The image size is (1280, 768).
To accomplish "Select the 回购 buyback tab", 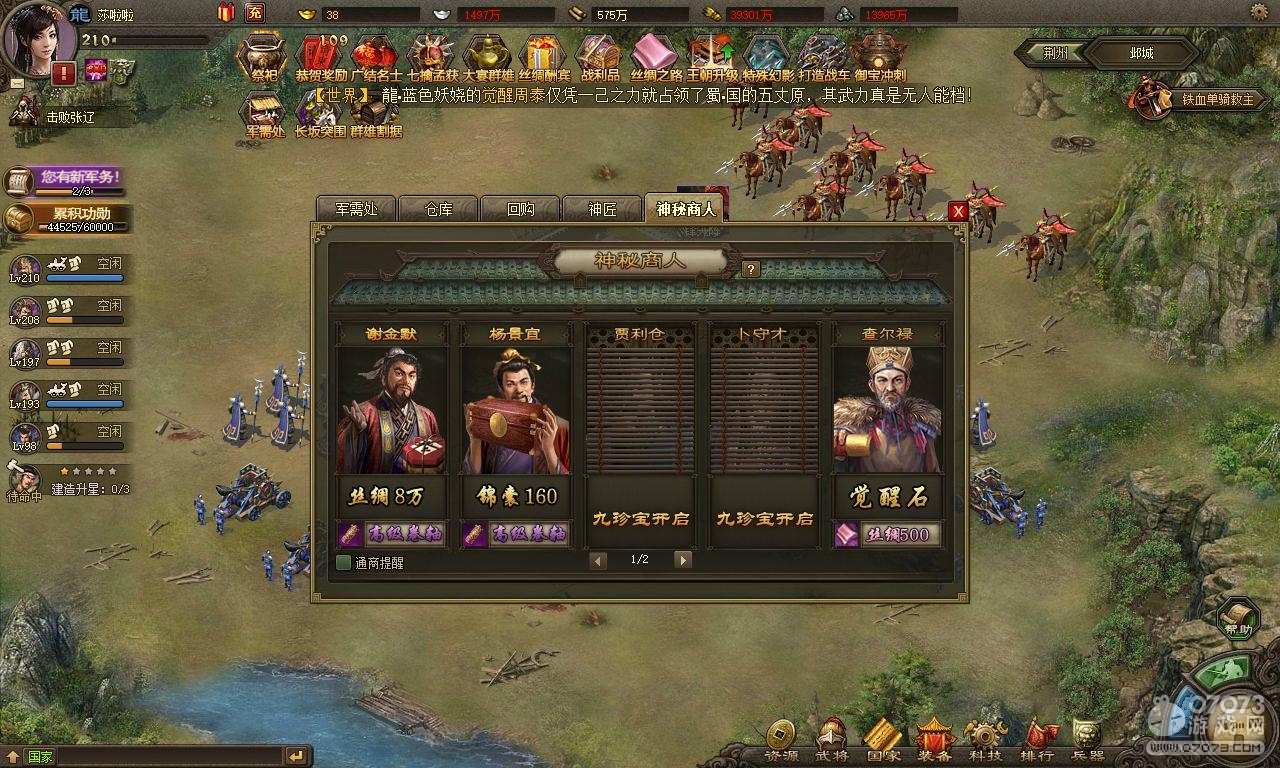I will coord(521,209).
